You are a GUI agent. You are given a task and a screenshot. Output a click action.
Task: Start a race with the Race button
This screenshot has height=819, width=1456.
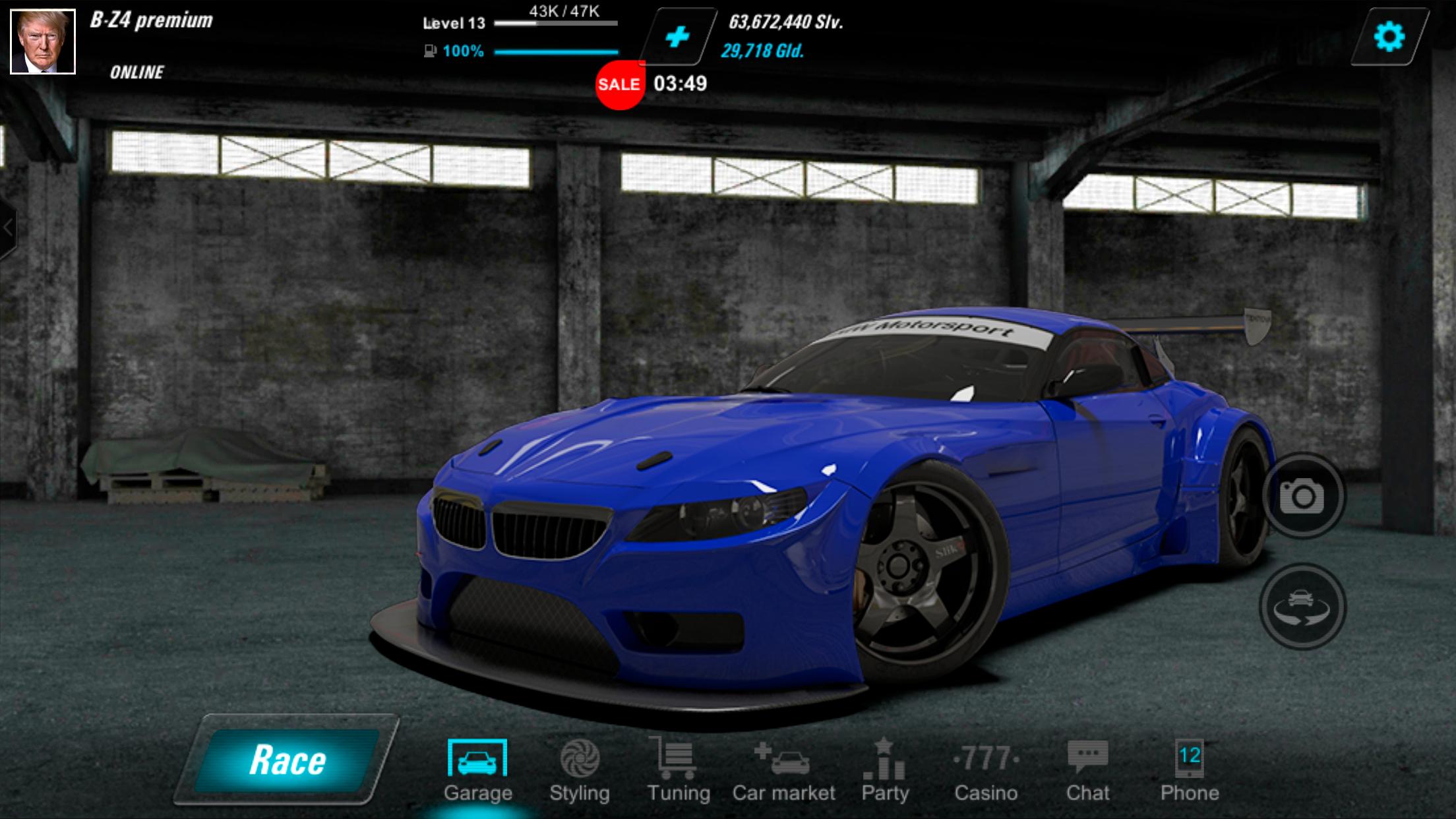pyautogui.click(x=287, y=760)
